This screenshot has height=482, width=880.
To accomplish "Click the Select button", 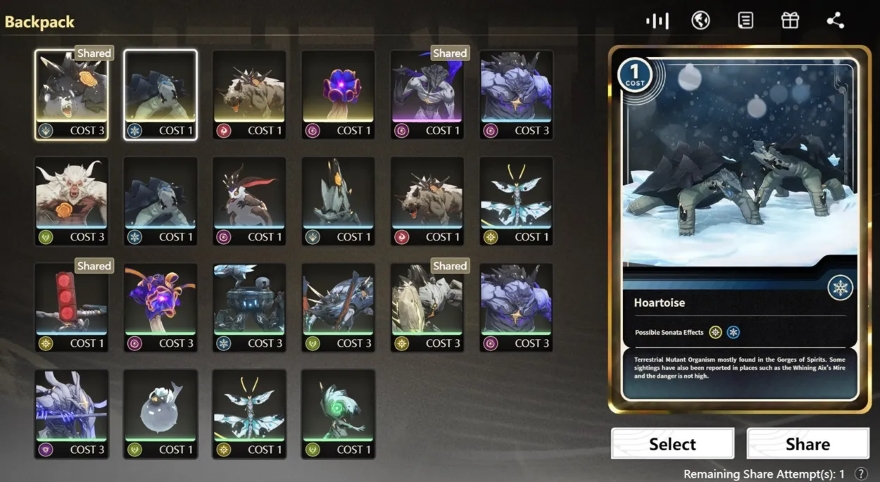I will (x=672, y=444).
